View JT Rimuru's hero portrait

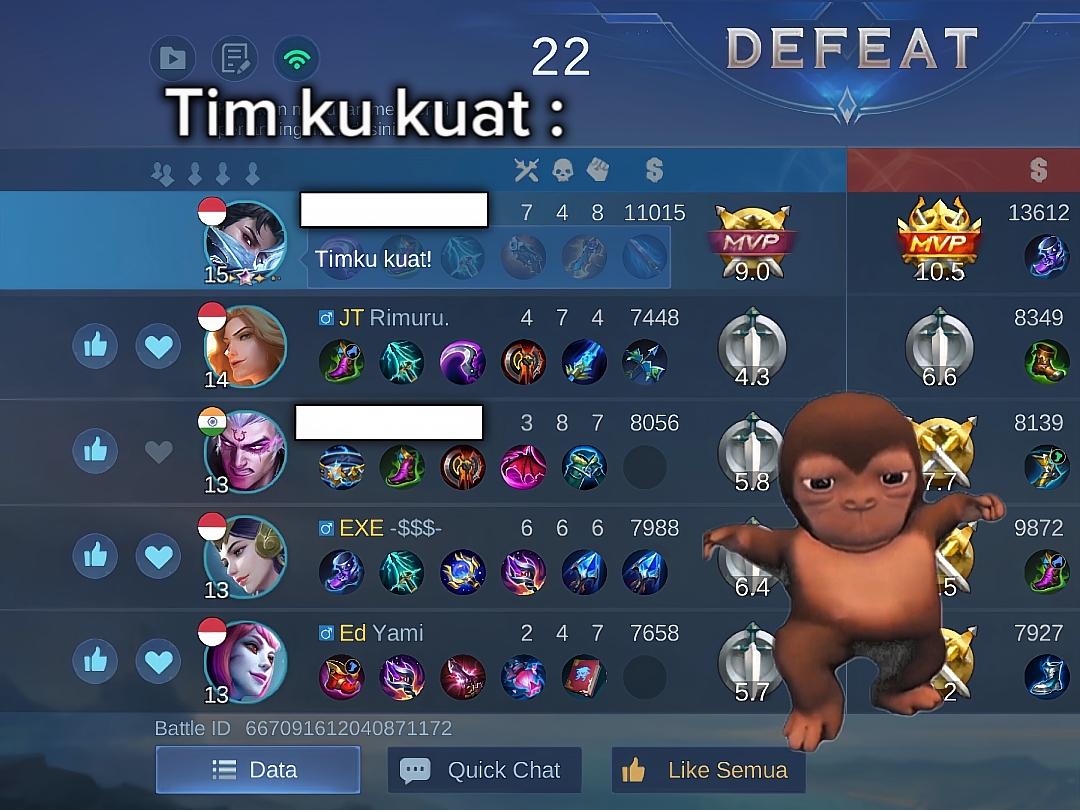(x=245, y=347)
